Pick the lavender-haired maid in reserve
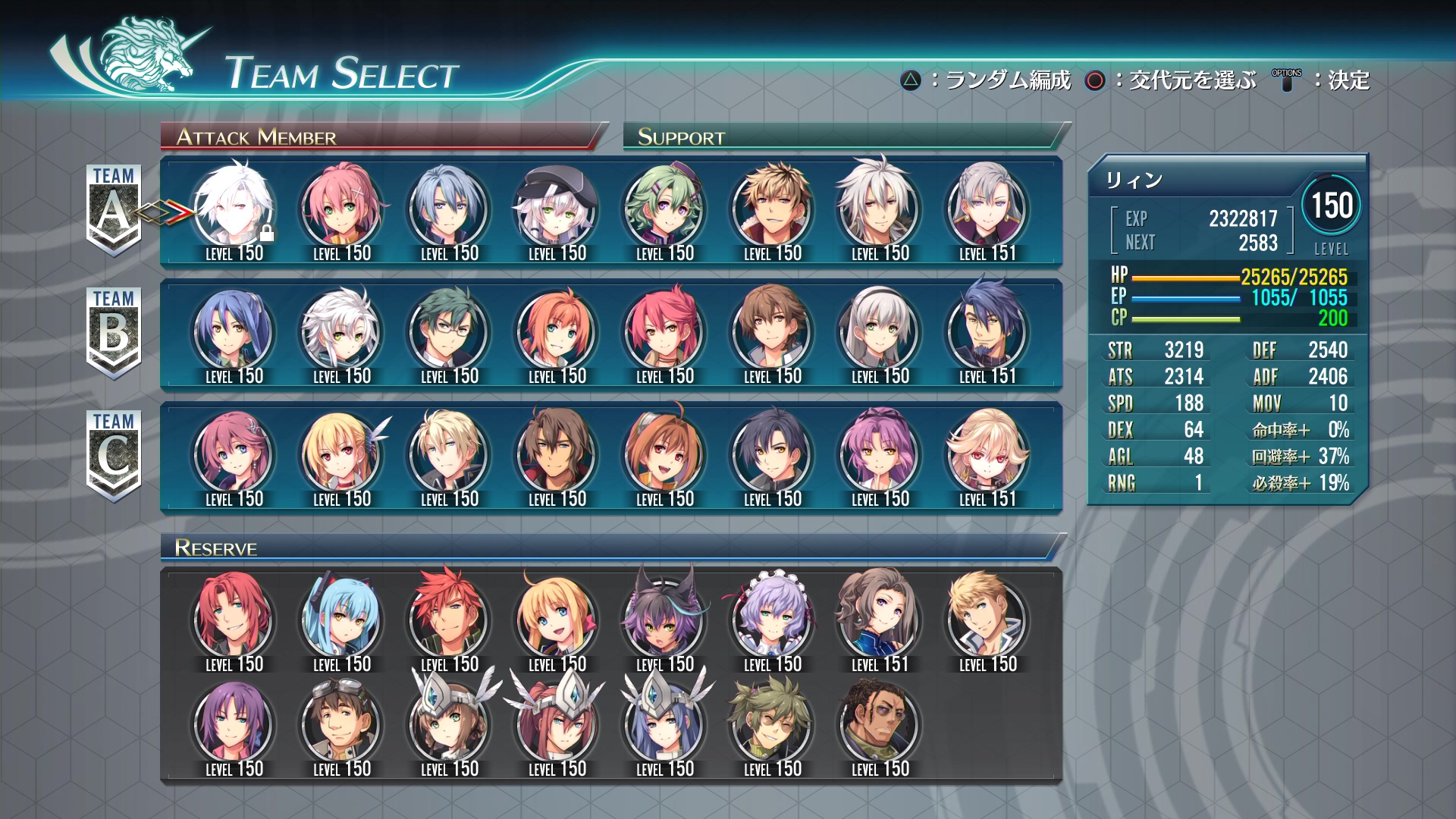 [773, 620]
